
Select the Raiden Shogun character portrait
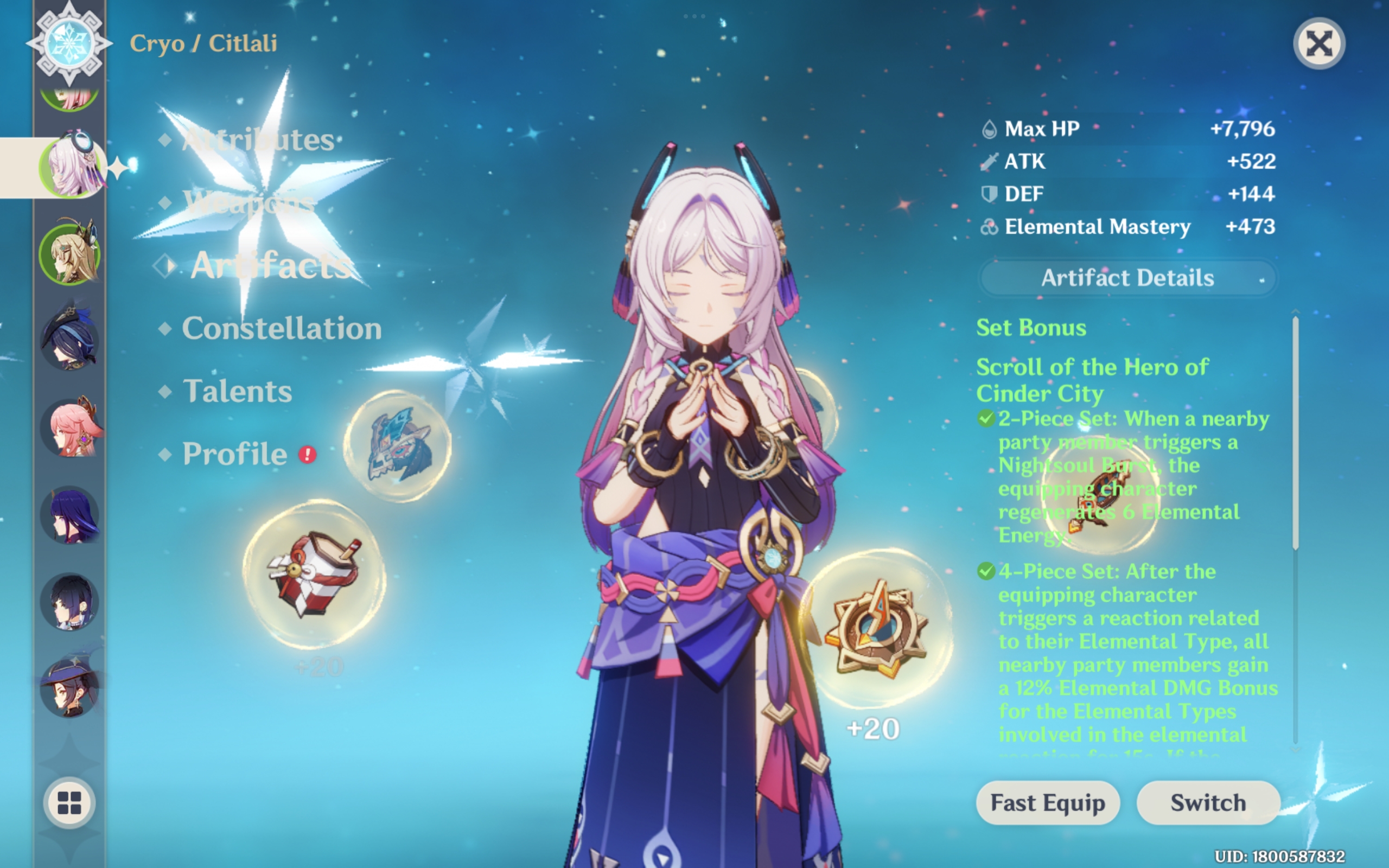click(70, 514)
